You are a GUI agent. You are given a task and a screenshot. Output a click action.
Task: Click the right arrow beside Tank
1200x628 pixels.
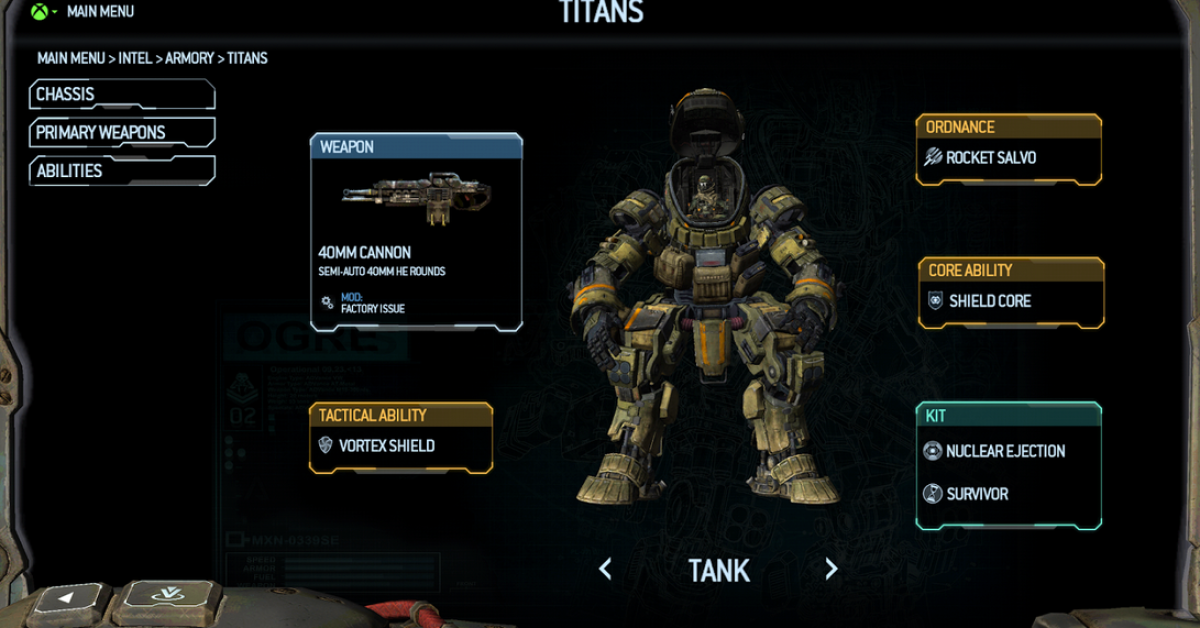click(831, 570)
